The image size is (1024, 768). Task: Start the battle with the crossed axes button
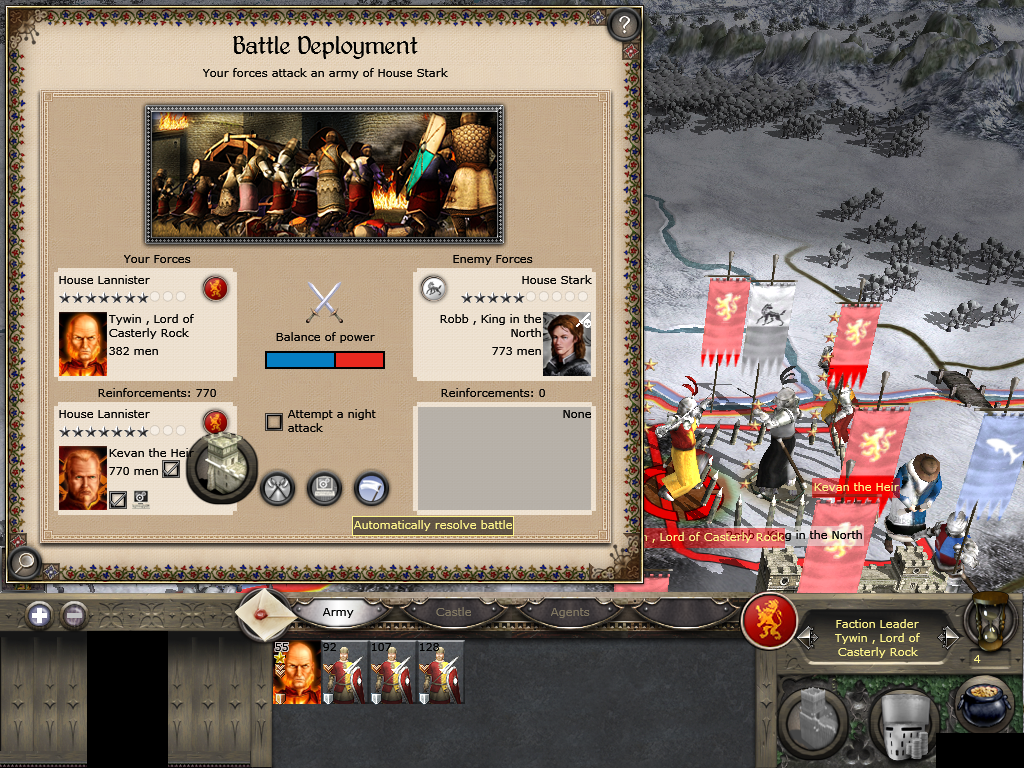[277, 489]
